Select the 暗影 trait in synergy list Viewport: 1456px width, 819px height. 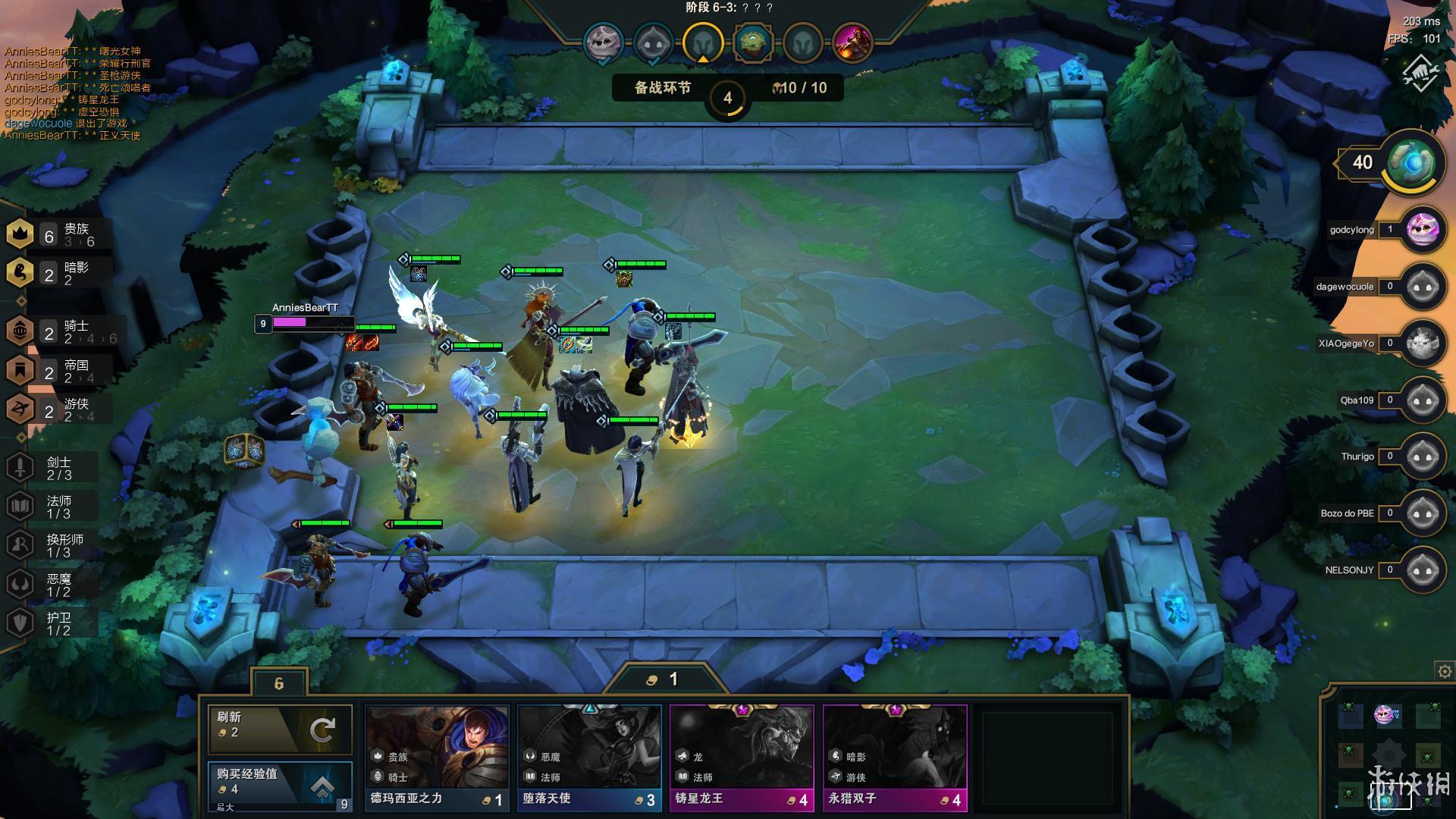pos(61,273)
